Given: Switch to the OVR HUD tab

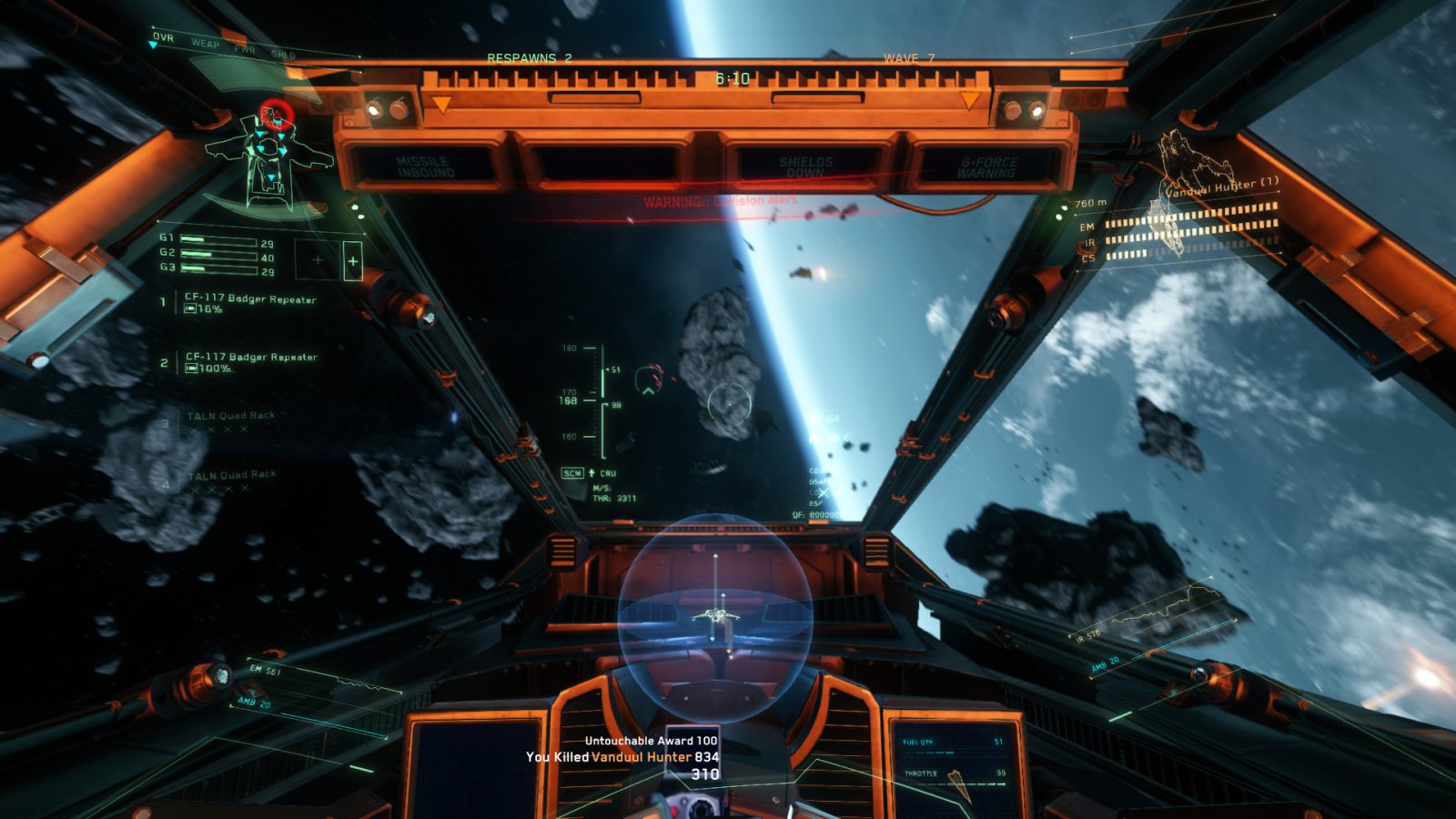Looking at the screenshot, I should [x=163, y=37].
